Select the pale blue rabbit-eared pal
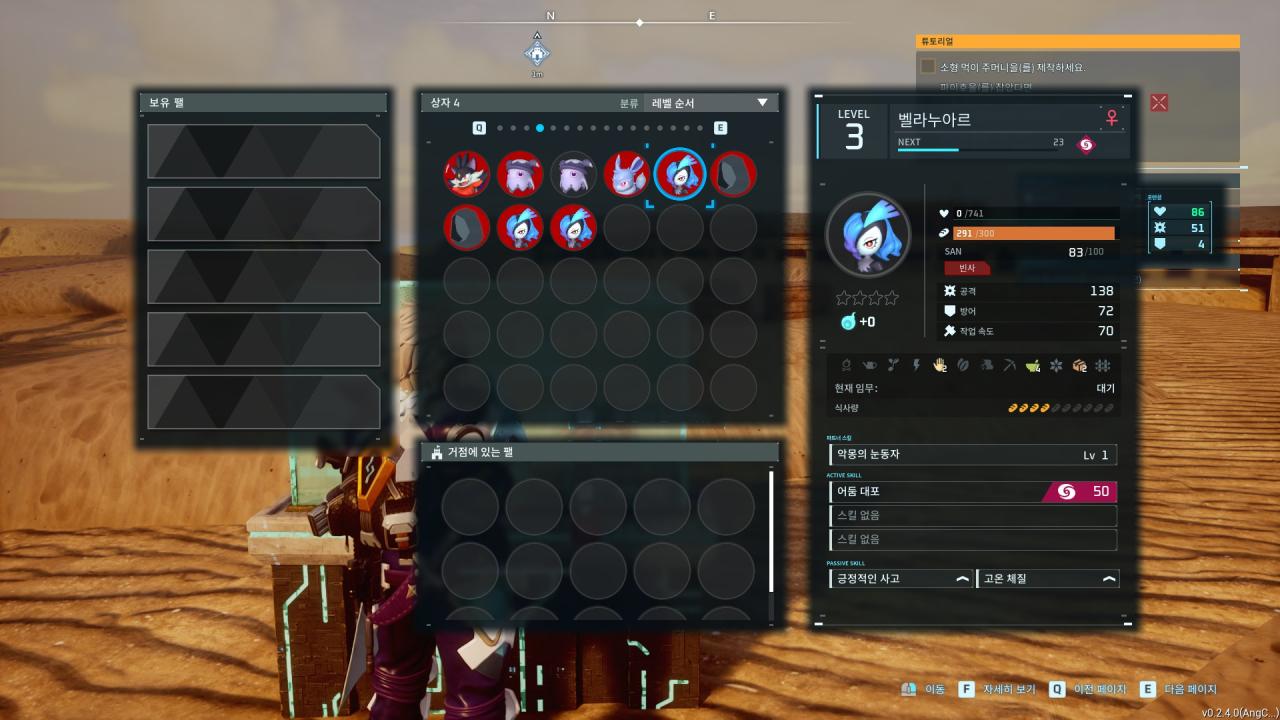This screenshot has width=1280, height=720. 627,174
